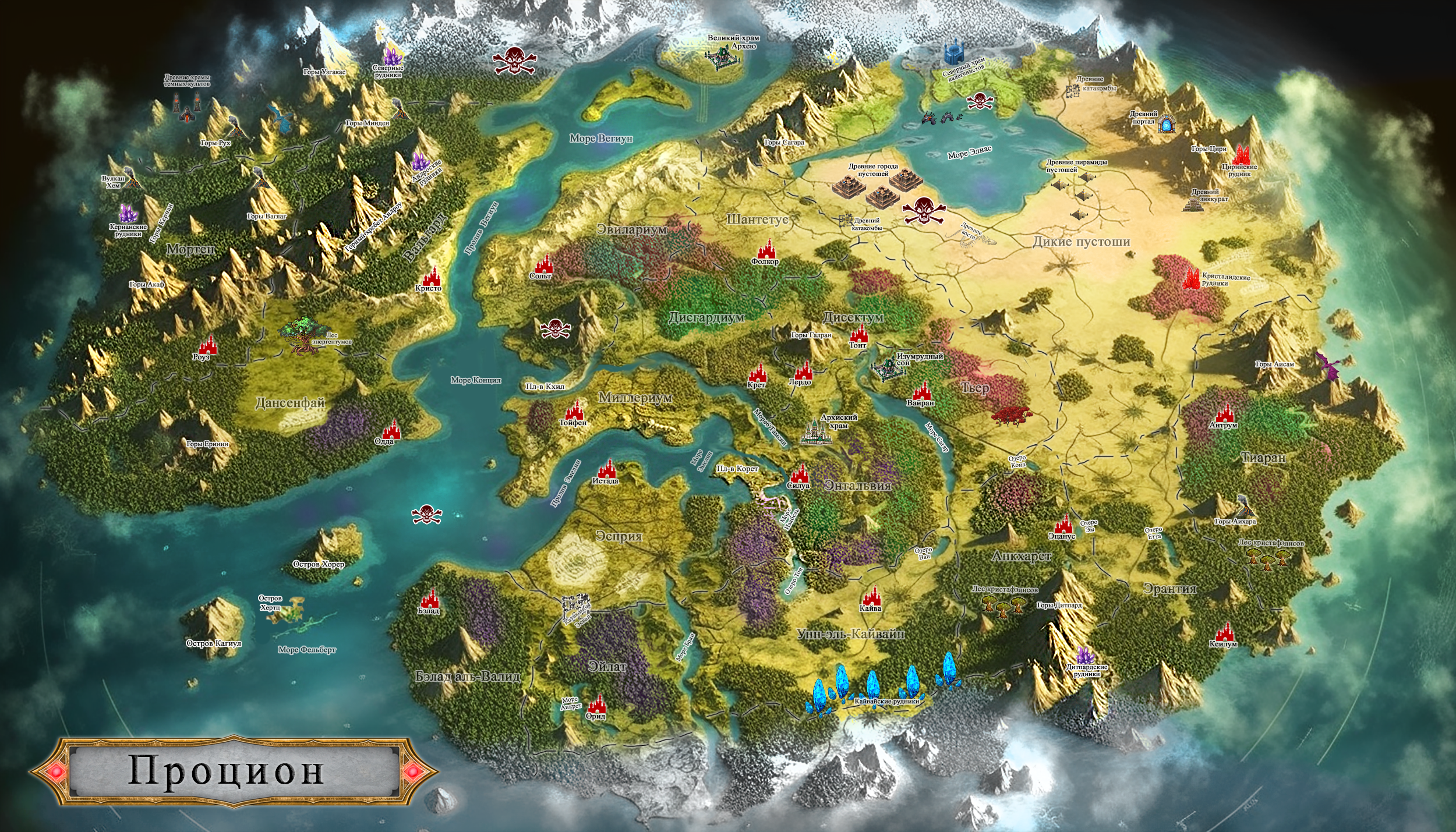Click the Бэлад castle icon
The image size is (1456, 832).
point(430,599)
